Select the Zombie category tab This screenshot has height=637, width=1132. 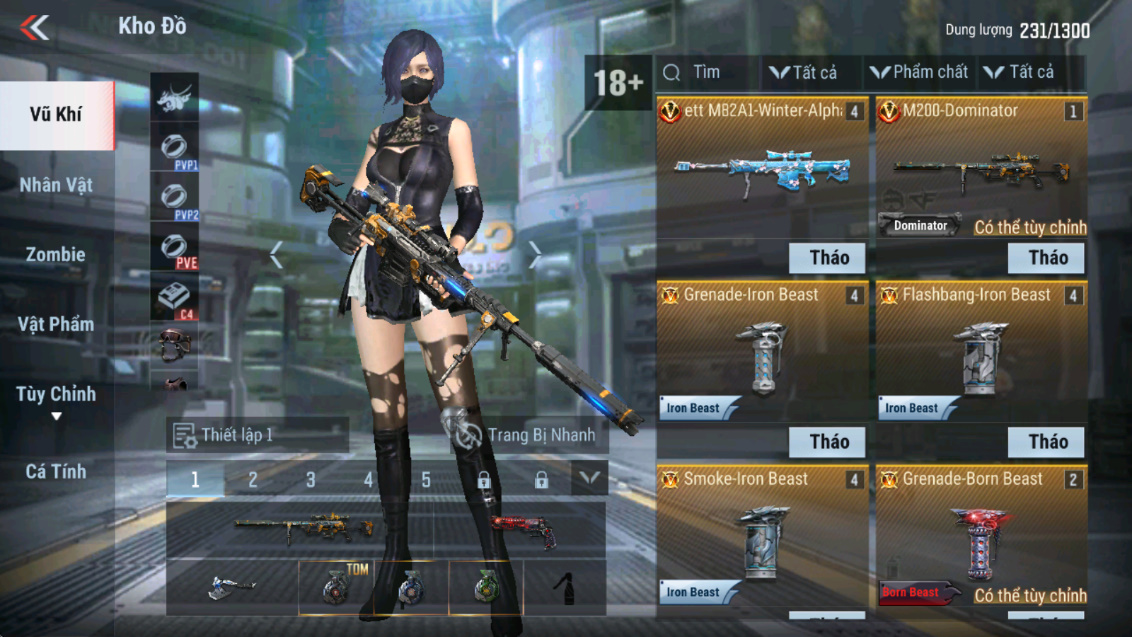[x=56, y=255]
